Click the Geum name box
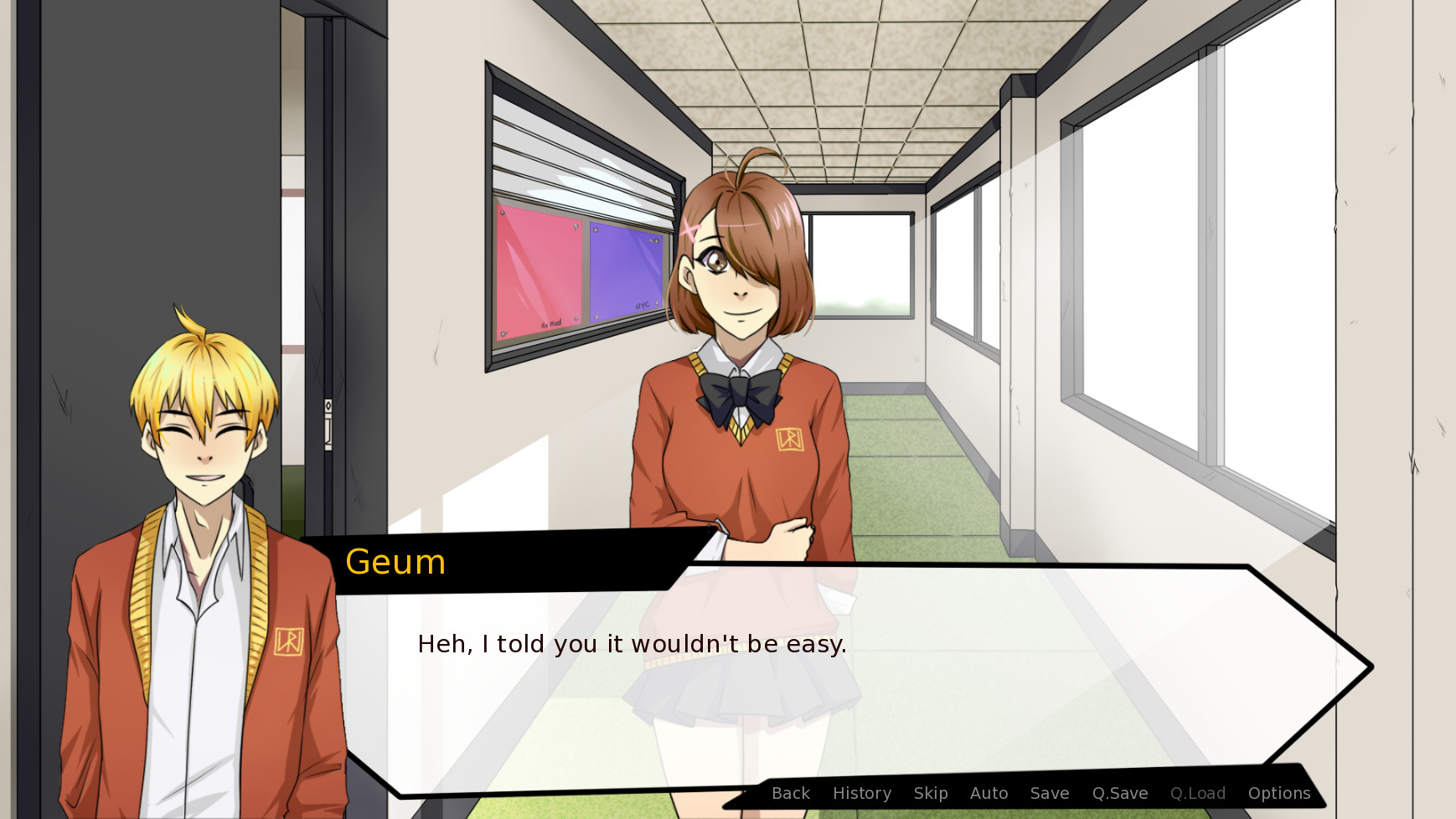Screen dimensions: 1456x819 [395, 562]
